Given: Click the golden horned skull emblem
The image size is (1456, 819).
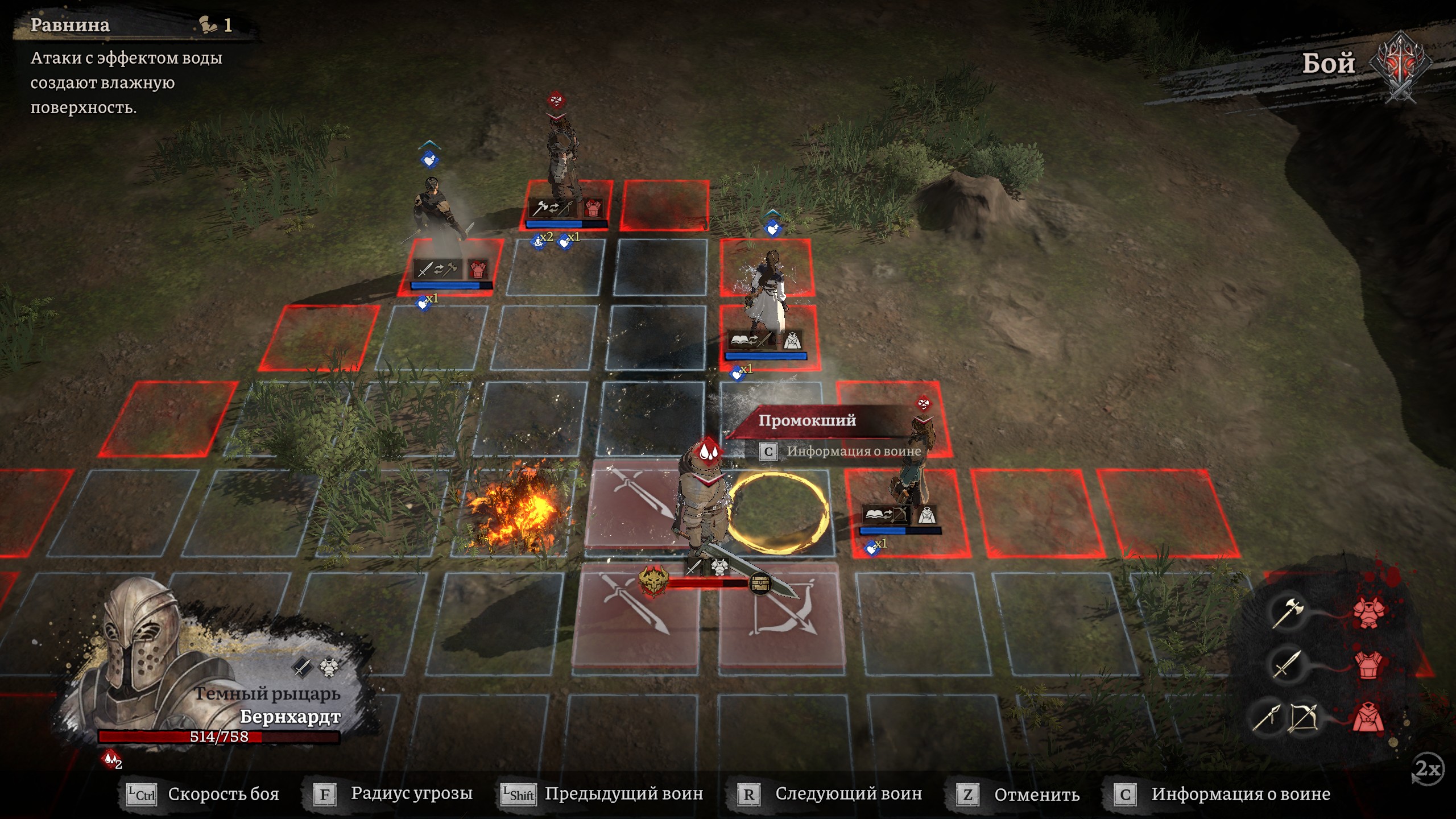Looking at the screenshot, I should tap(652, 581).
